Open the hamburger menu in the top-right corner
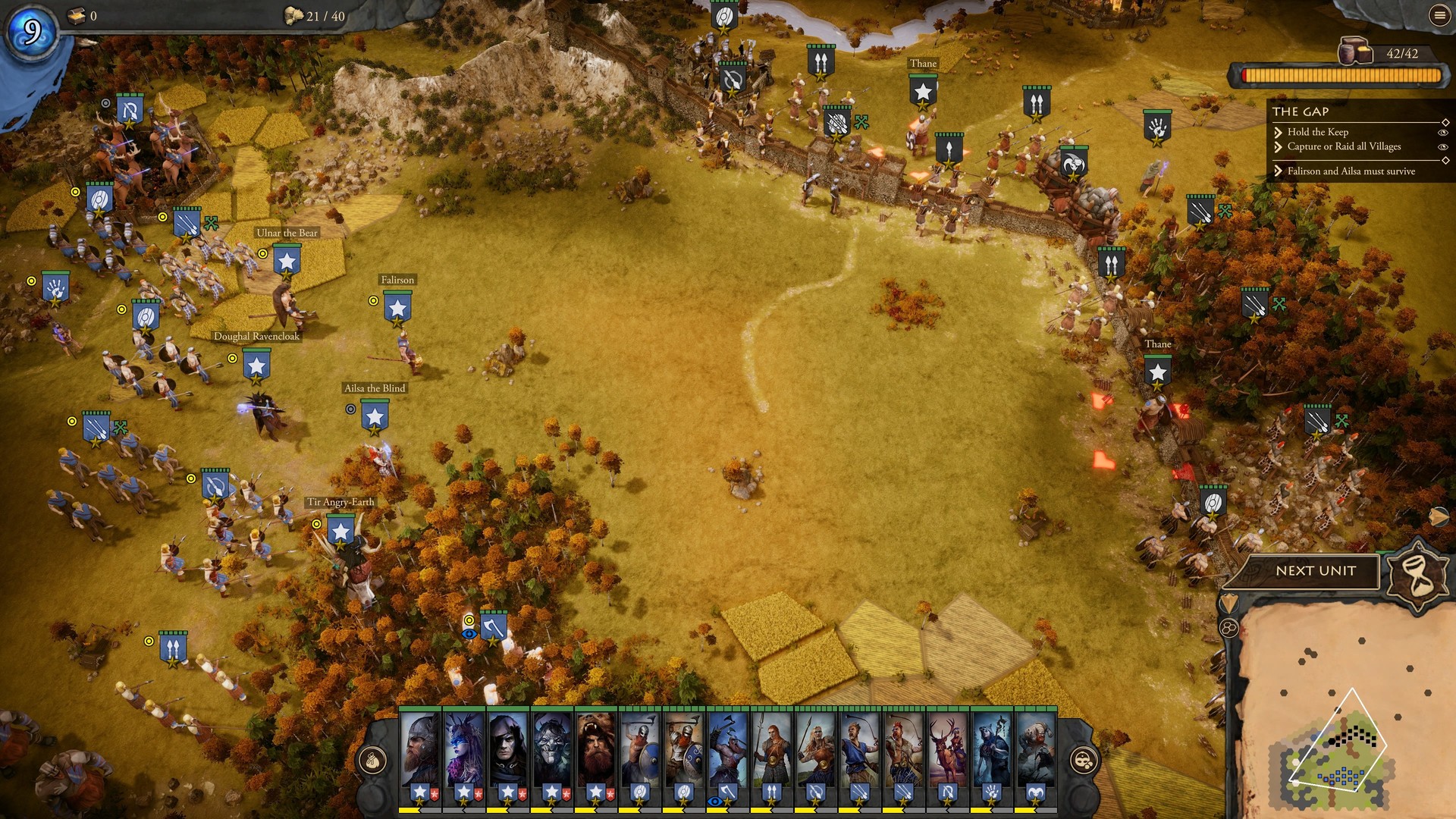 1439,16
